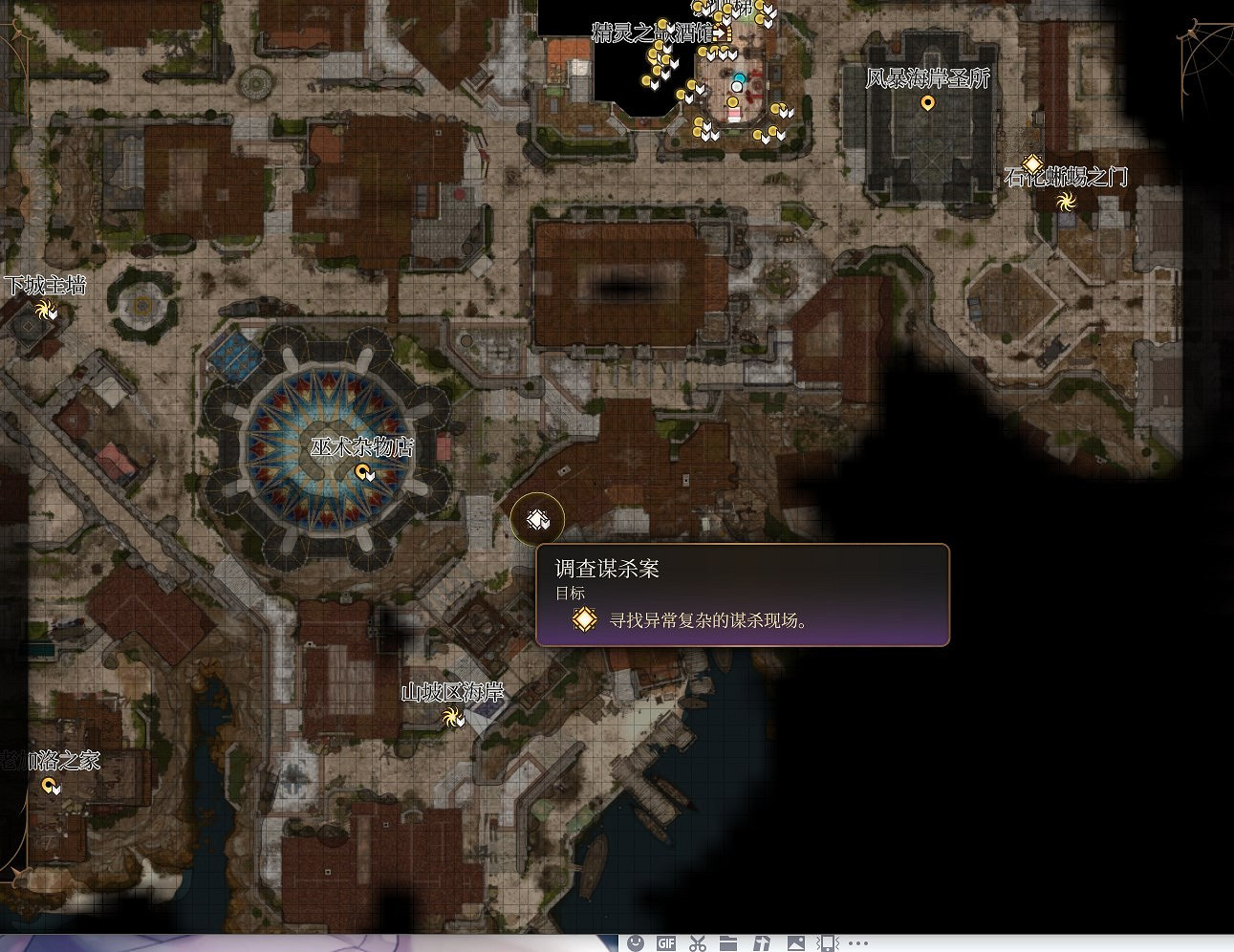The image size is (1234, 952).
Task: Click the scissors snipping icon on the taskbar
Action: click(x=698, y=942)
